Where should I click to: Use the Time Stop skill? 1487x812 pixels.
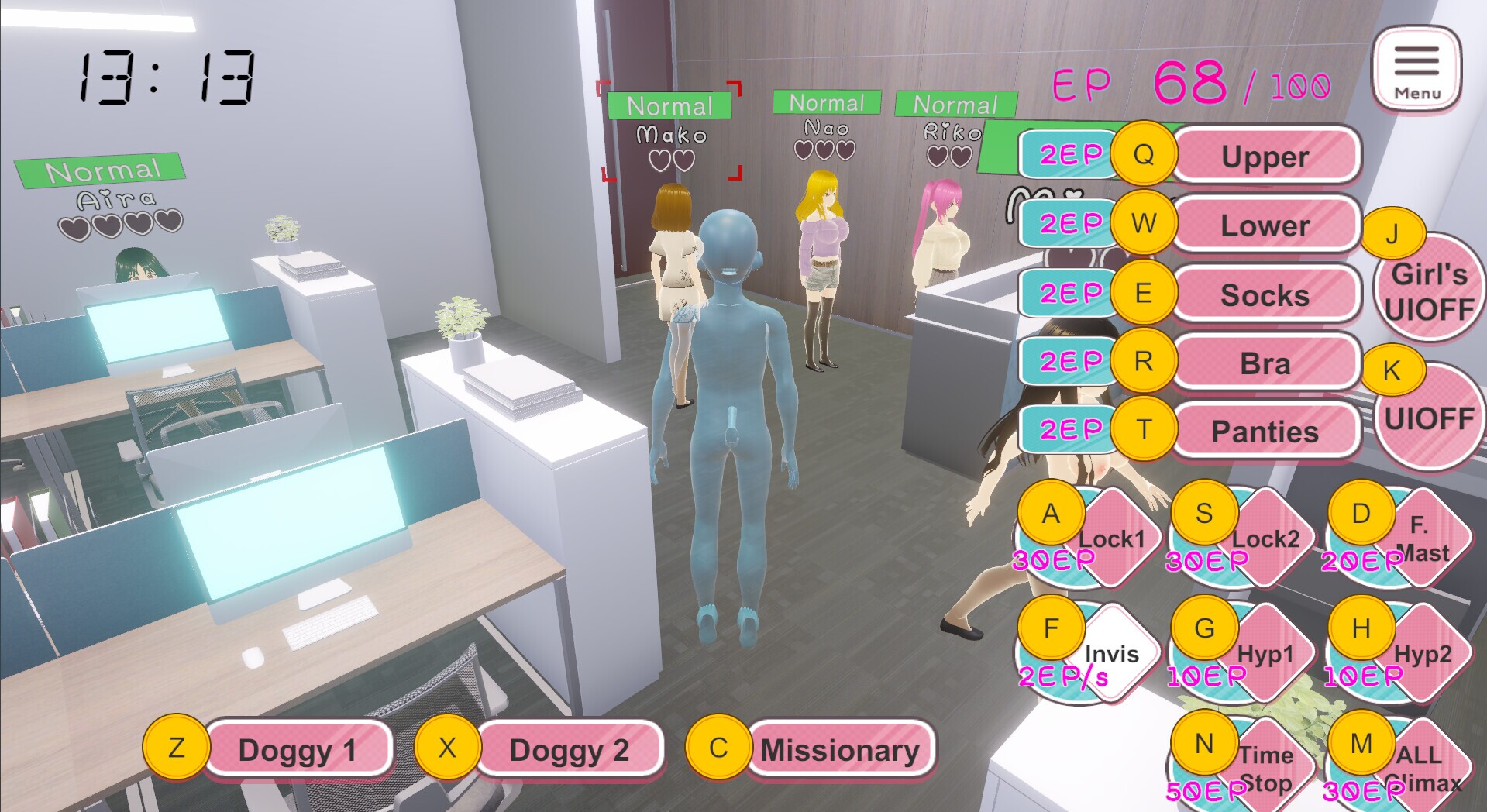(x=1265, y=769)
